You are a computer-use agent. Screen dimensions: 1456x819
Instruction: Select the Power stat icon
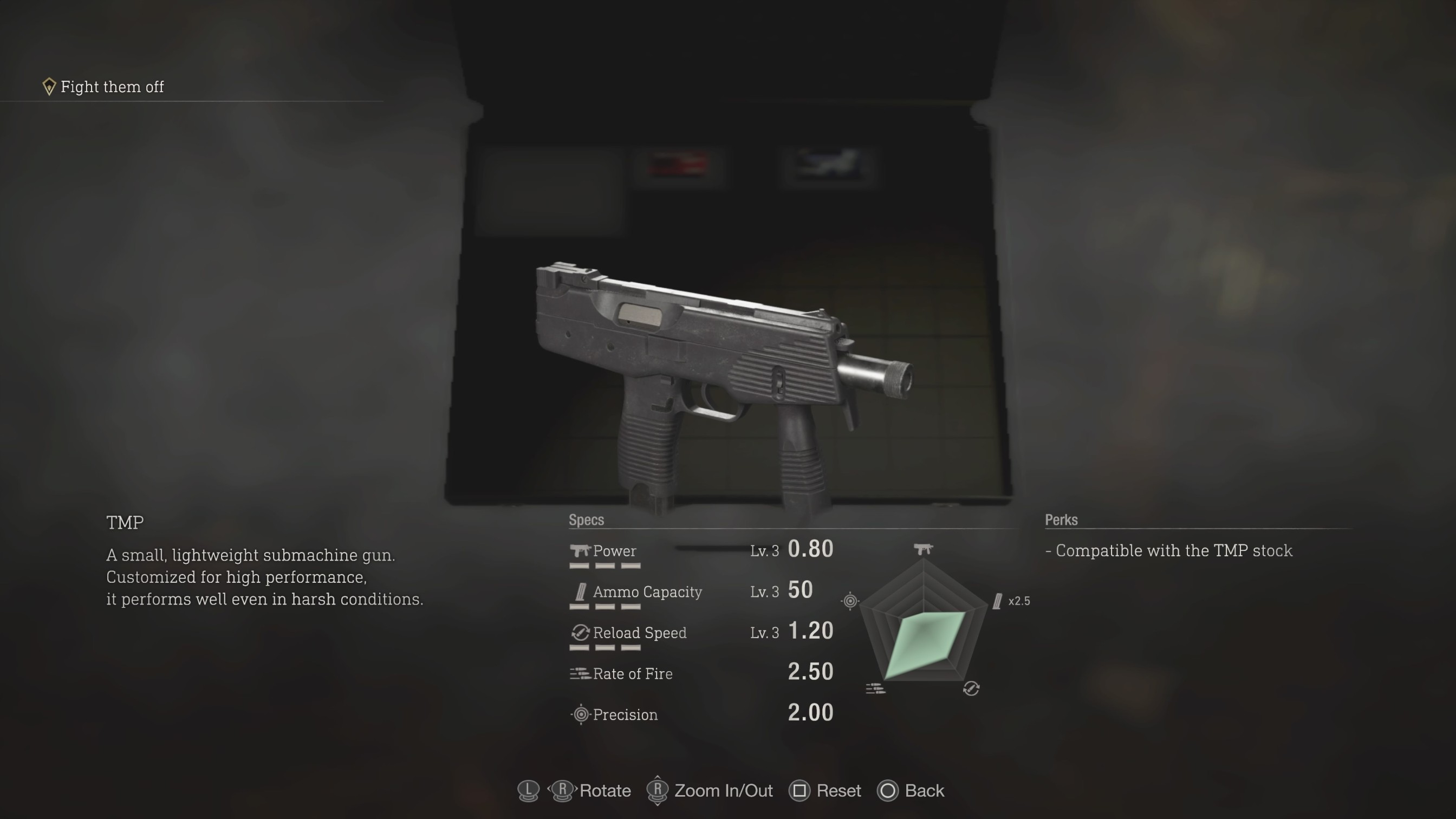click(581, 551)
